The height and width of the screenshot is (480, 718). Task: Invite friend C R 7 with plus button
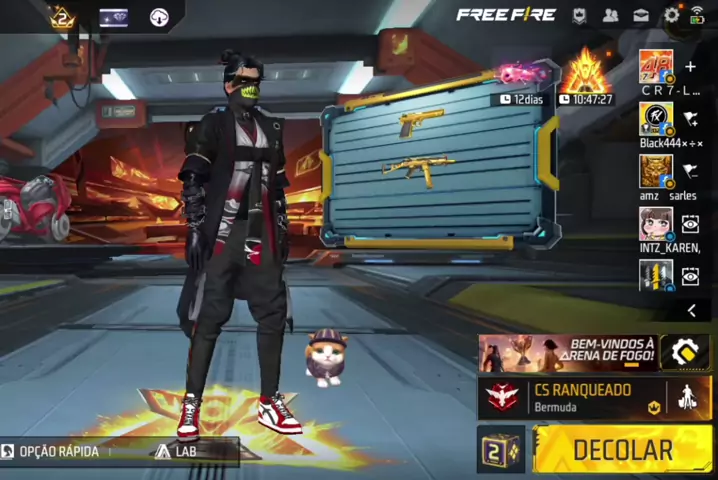(x=690, y=66)
